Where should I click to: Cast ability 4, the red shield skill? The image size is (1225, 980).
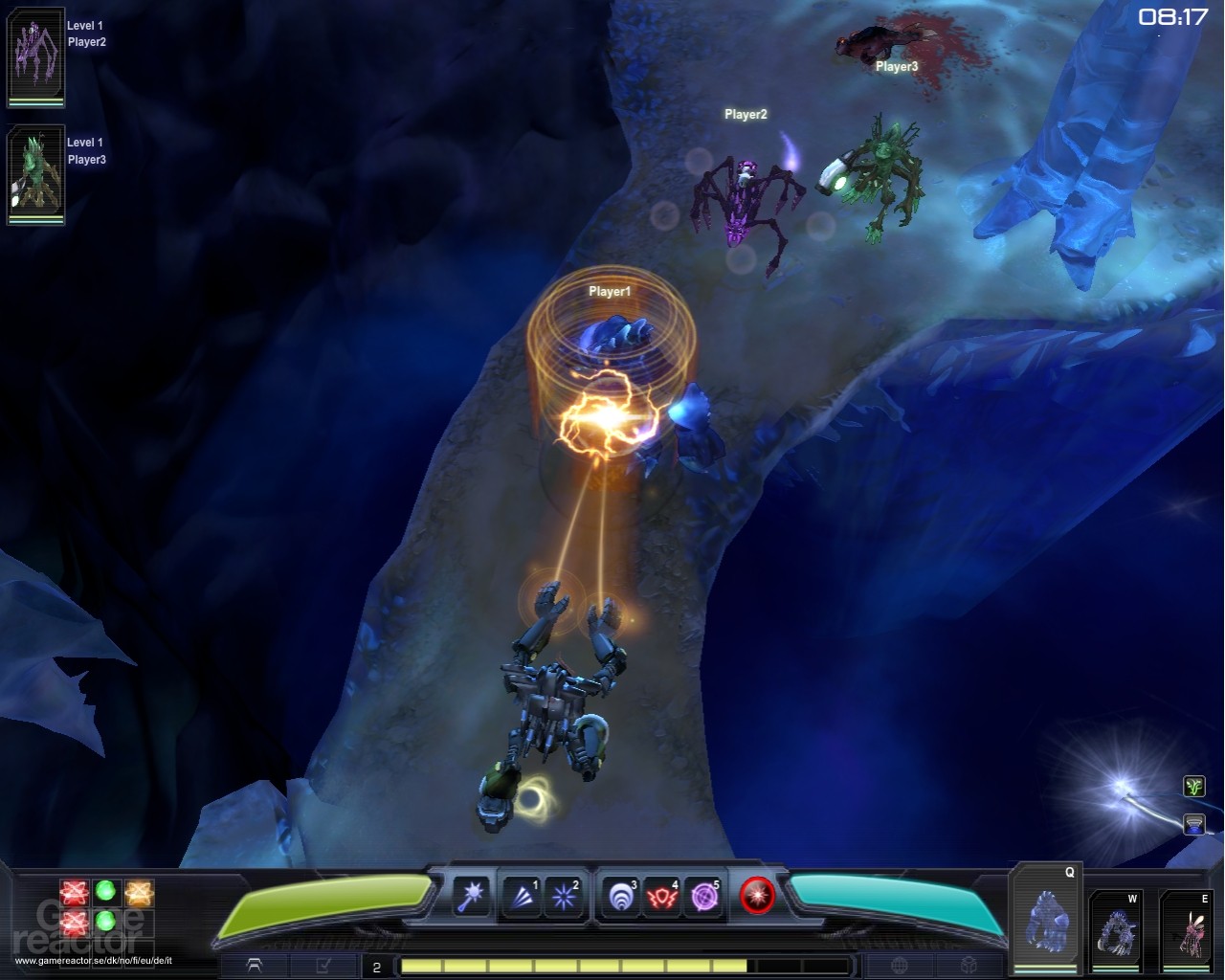click(x=660, y=898)
